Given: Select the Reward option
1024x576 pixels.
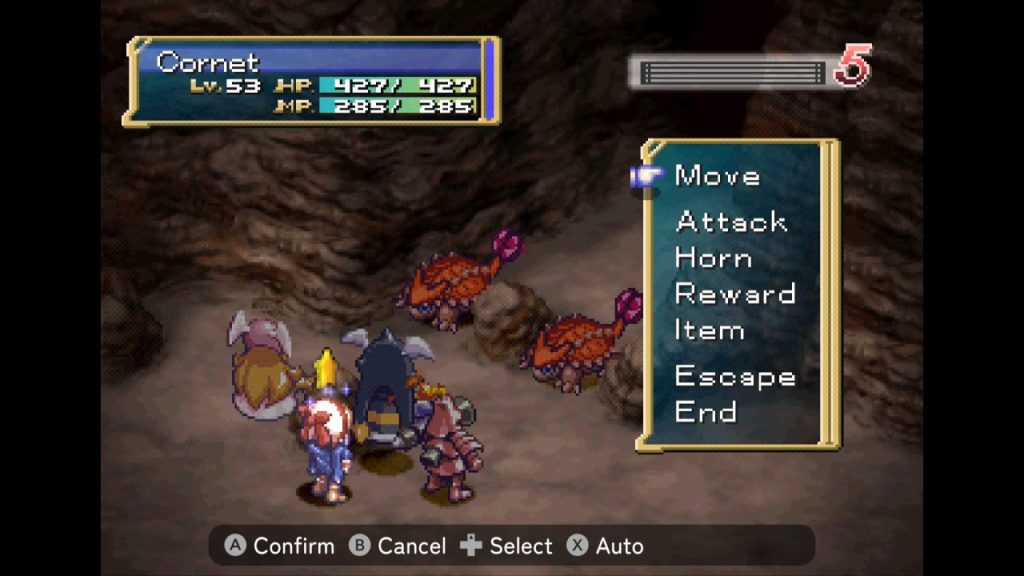Looking at the screenshot, I should point(735,294).
